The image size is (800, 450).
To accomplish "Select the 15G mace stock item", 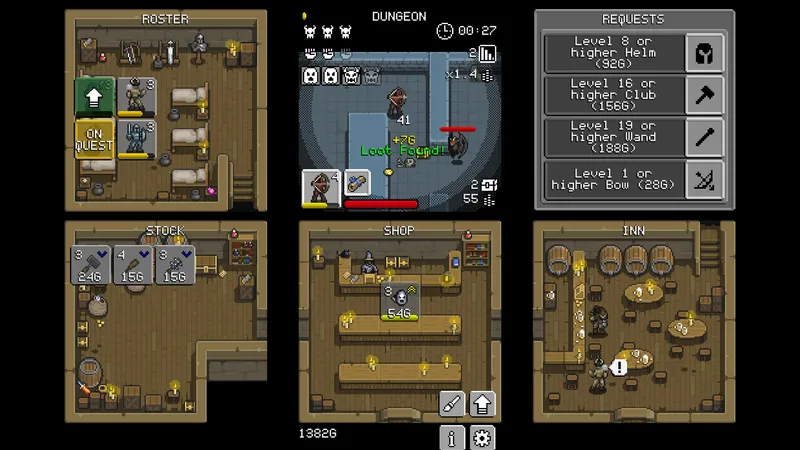I will pyautogui.click(x=176, y=266).
